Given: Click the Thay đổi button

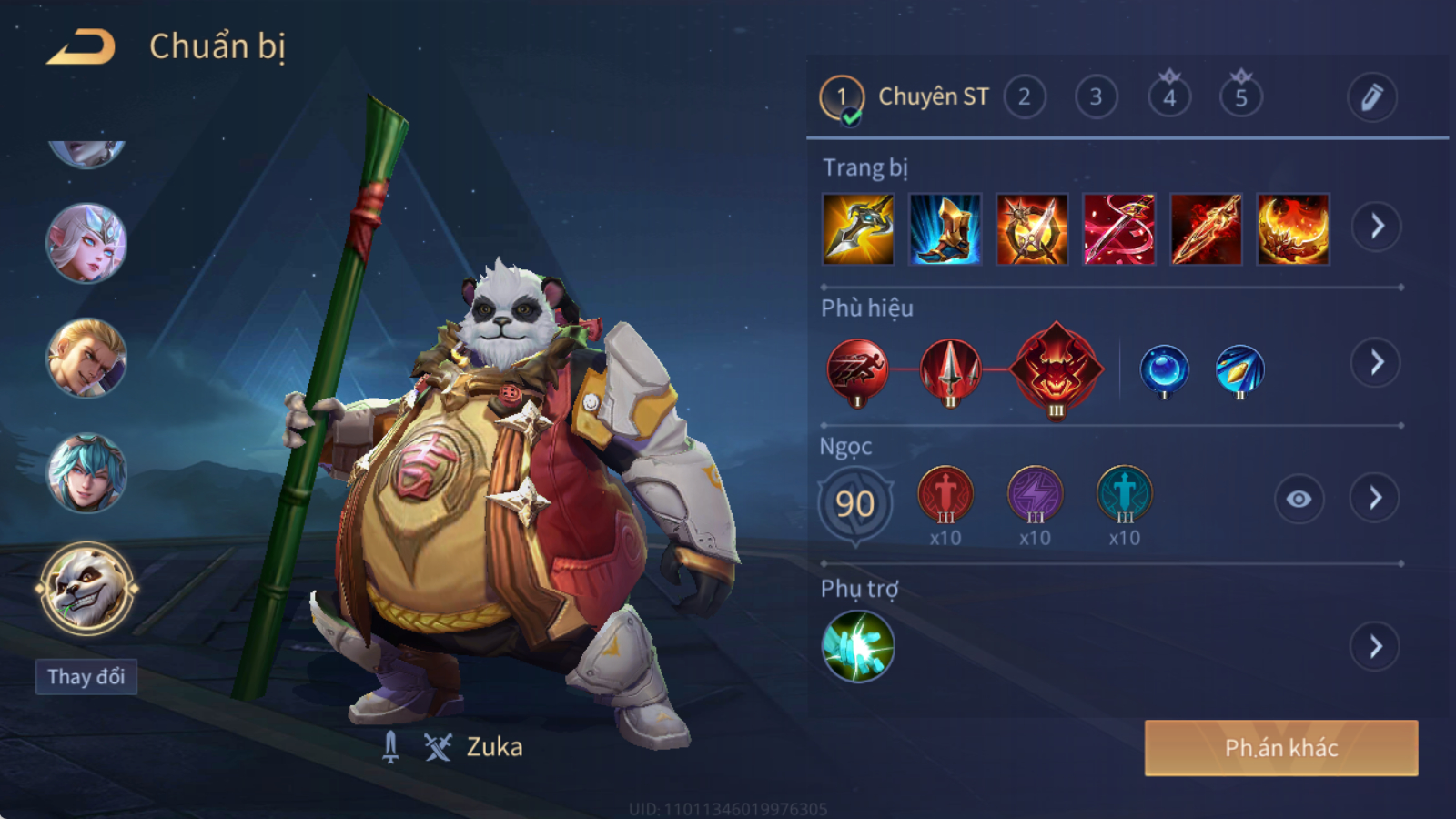Looking at the screenshot, I should click(86, 677).
